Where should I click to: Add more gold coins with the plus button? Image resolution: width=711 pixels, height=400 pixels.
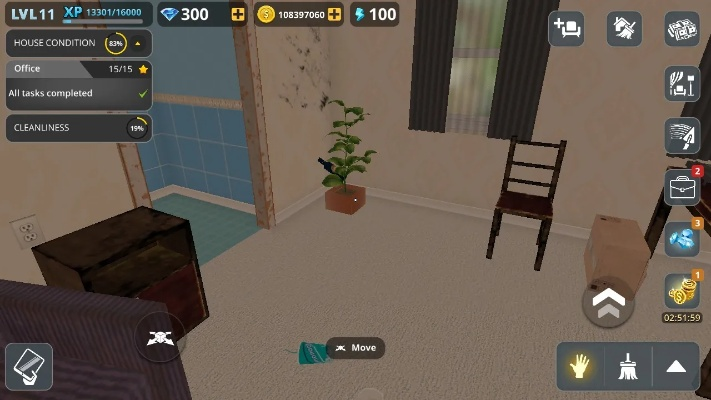334,15
